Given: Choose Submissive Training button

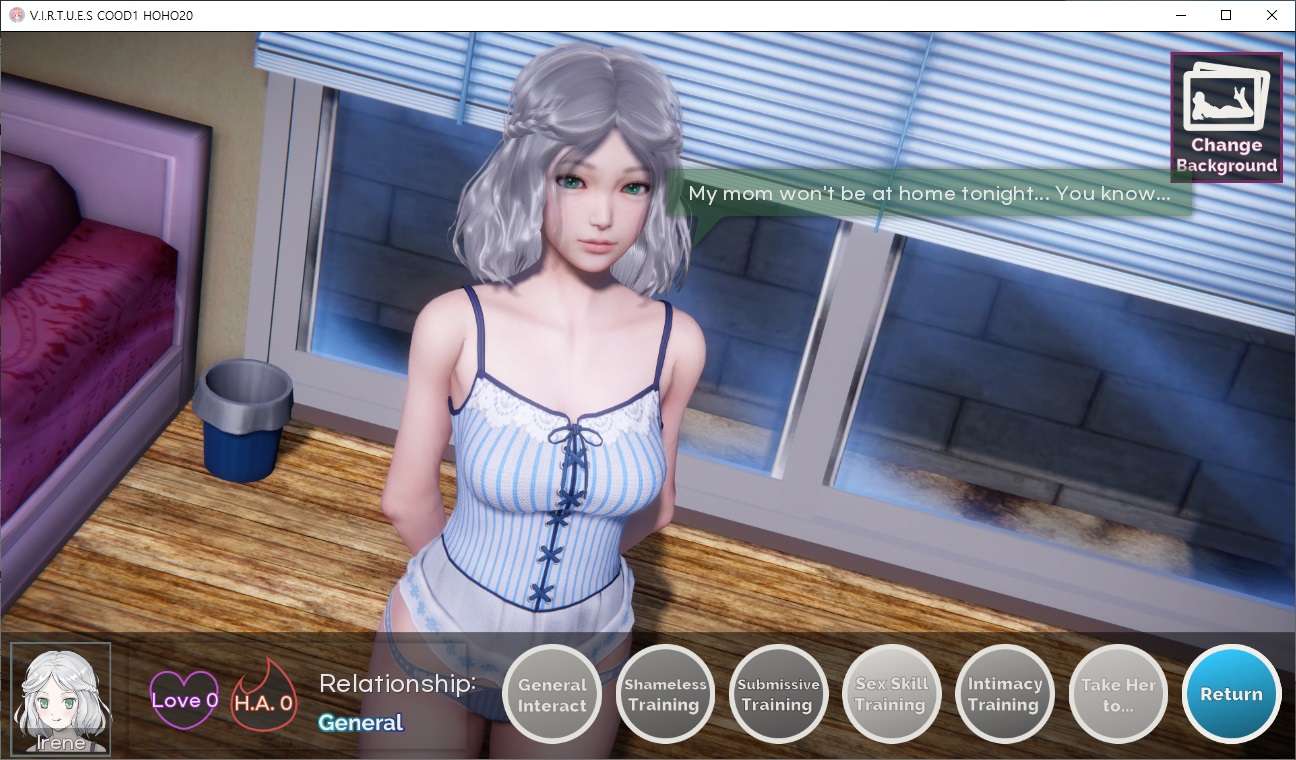Looking at the screenshot, I should [x=778, y=695].
